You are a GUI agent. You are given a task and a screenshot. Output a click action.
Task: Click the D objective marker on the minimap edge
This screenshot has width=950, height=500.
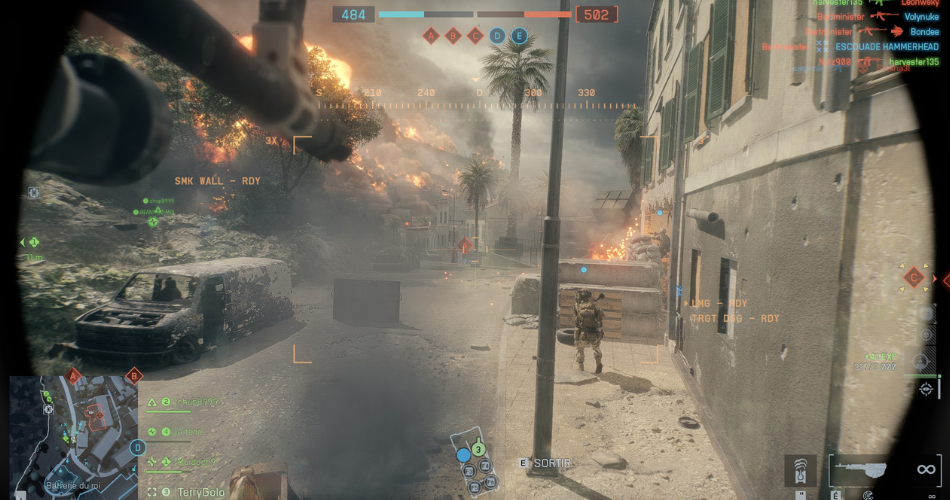click(x=137, y=447)
